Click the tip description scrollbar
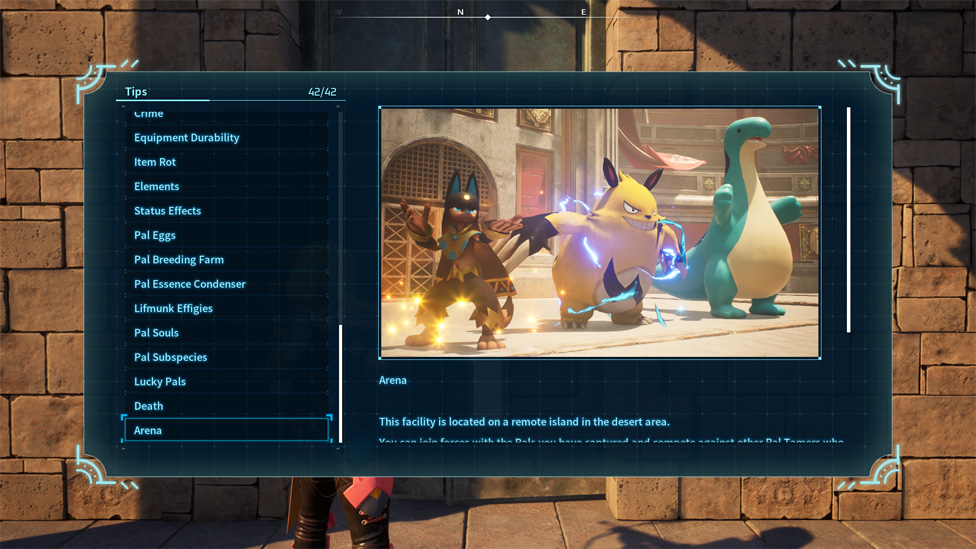 pos(849,220)
